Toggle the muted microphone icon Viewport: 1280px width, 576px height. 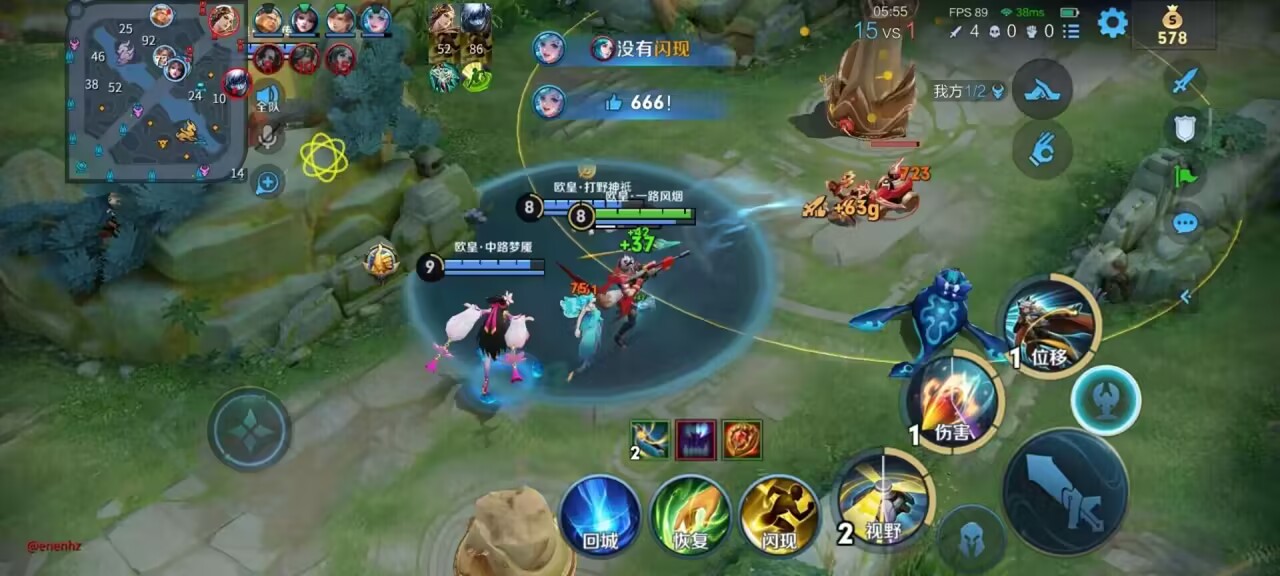coord(267,137)
